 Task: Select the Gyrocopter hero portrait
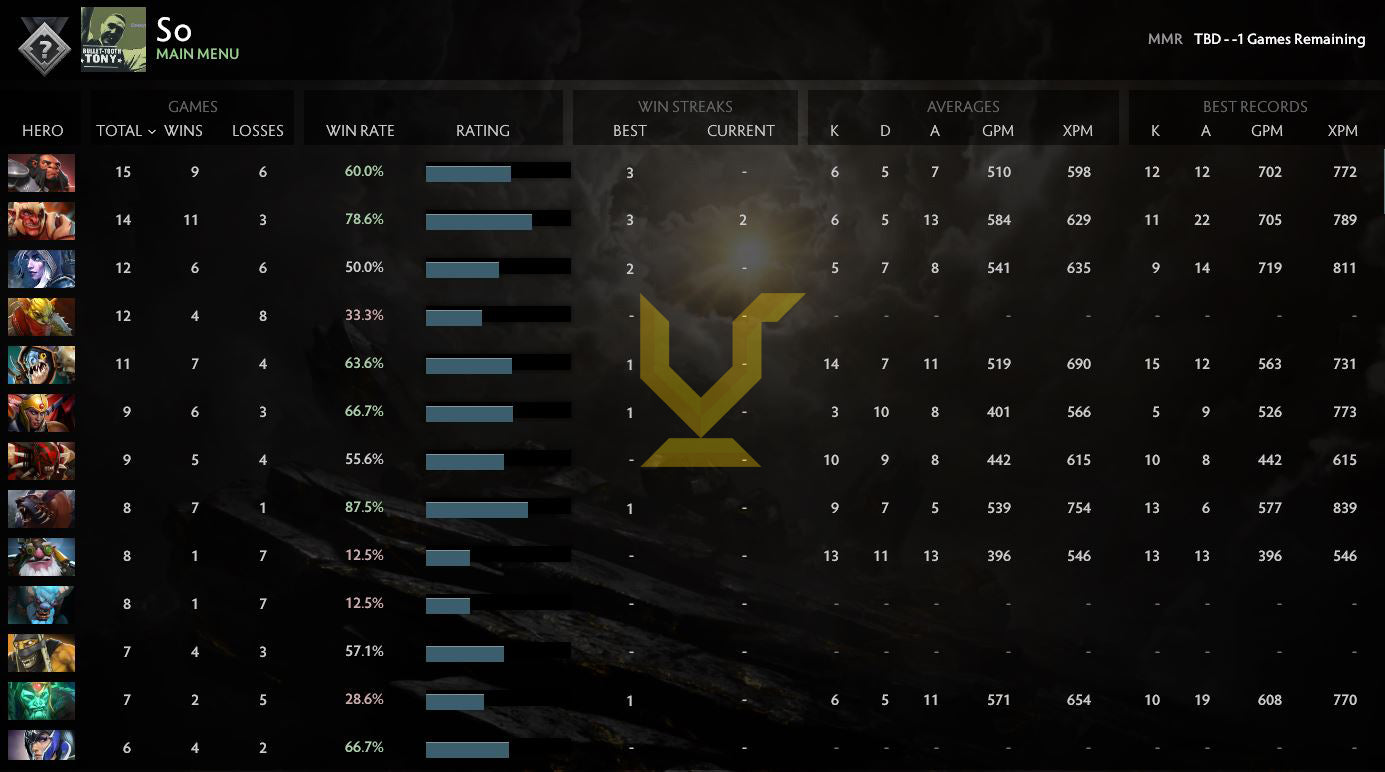point(41,556)
